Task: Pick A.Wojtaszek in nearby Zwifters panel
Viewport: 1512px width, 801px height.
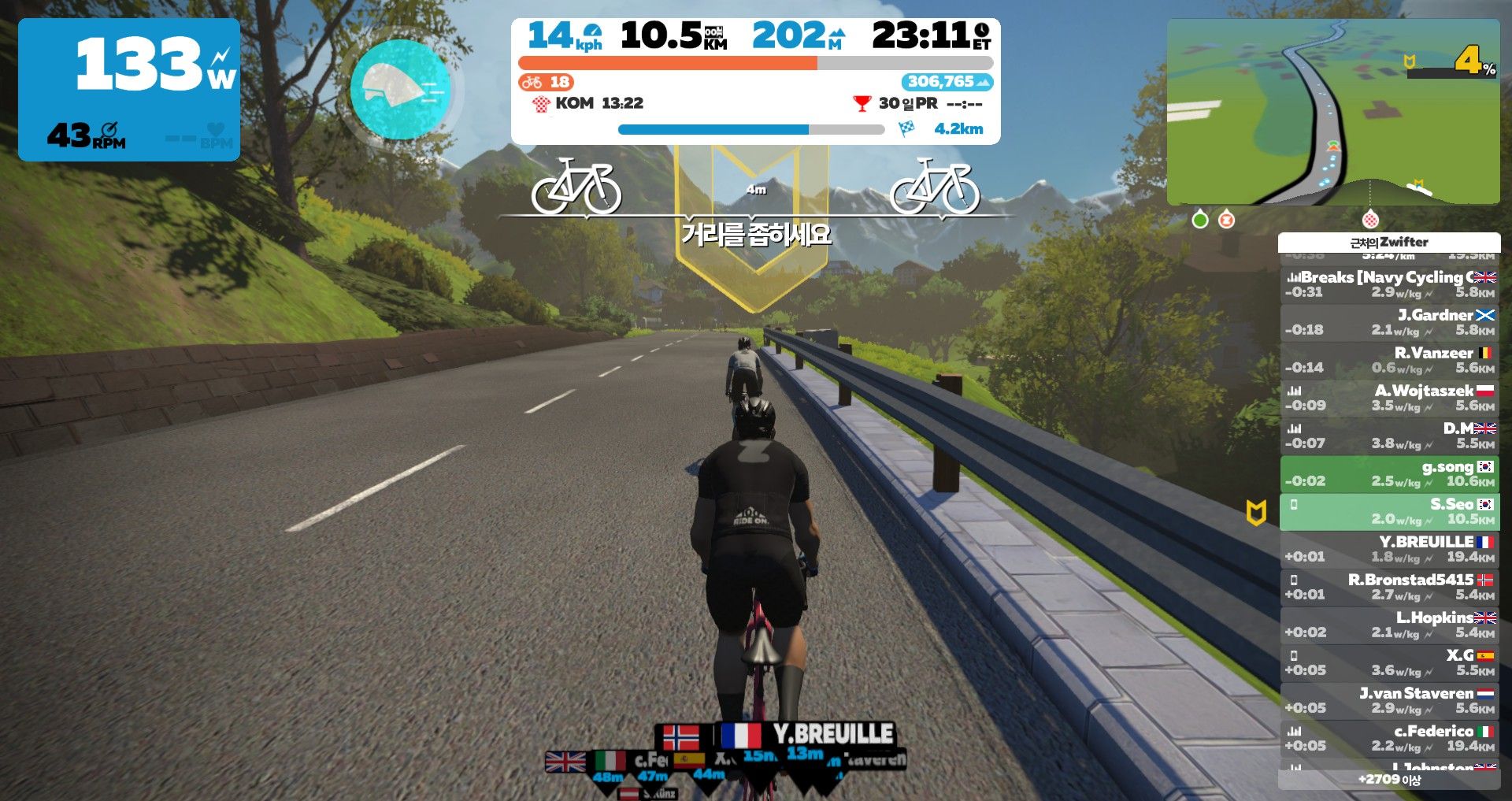Action: click(x=1389, y=398)
